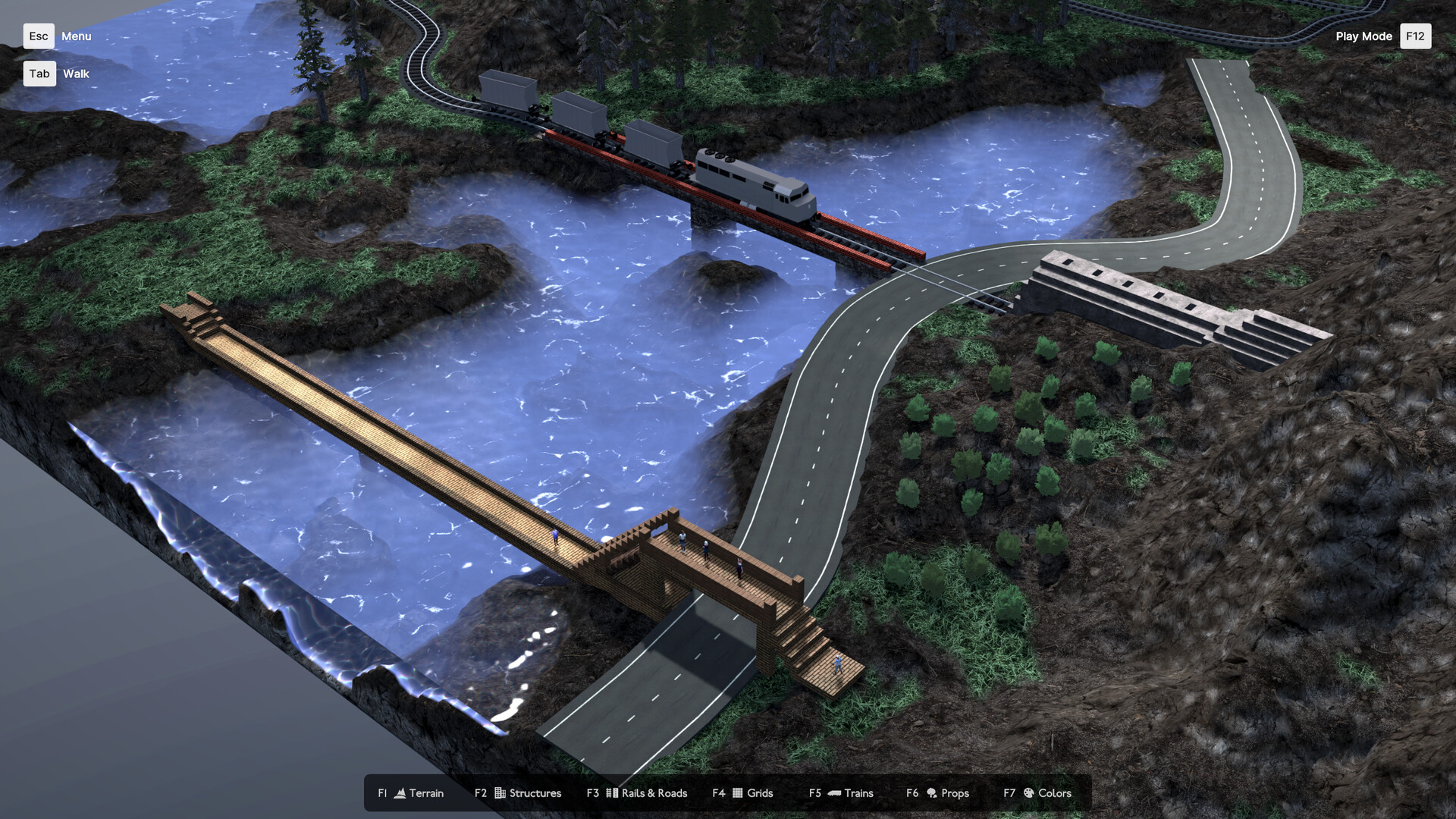This screenshot has height=819, width=1456.
Task: Select the Terrain mountain icon
Action: 400,793
